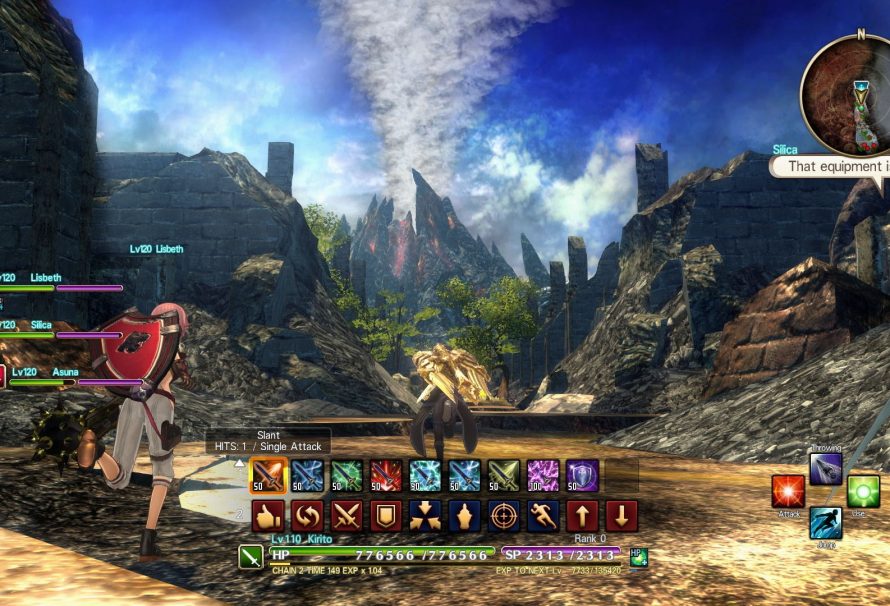Viewport: 890px width, 606px height.
Task: Click the down arrow command icon
Action: 621,516
